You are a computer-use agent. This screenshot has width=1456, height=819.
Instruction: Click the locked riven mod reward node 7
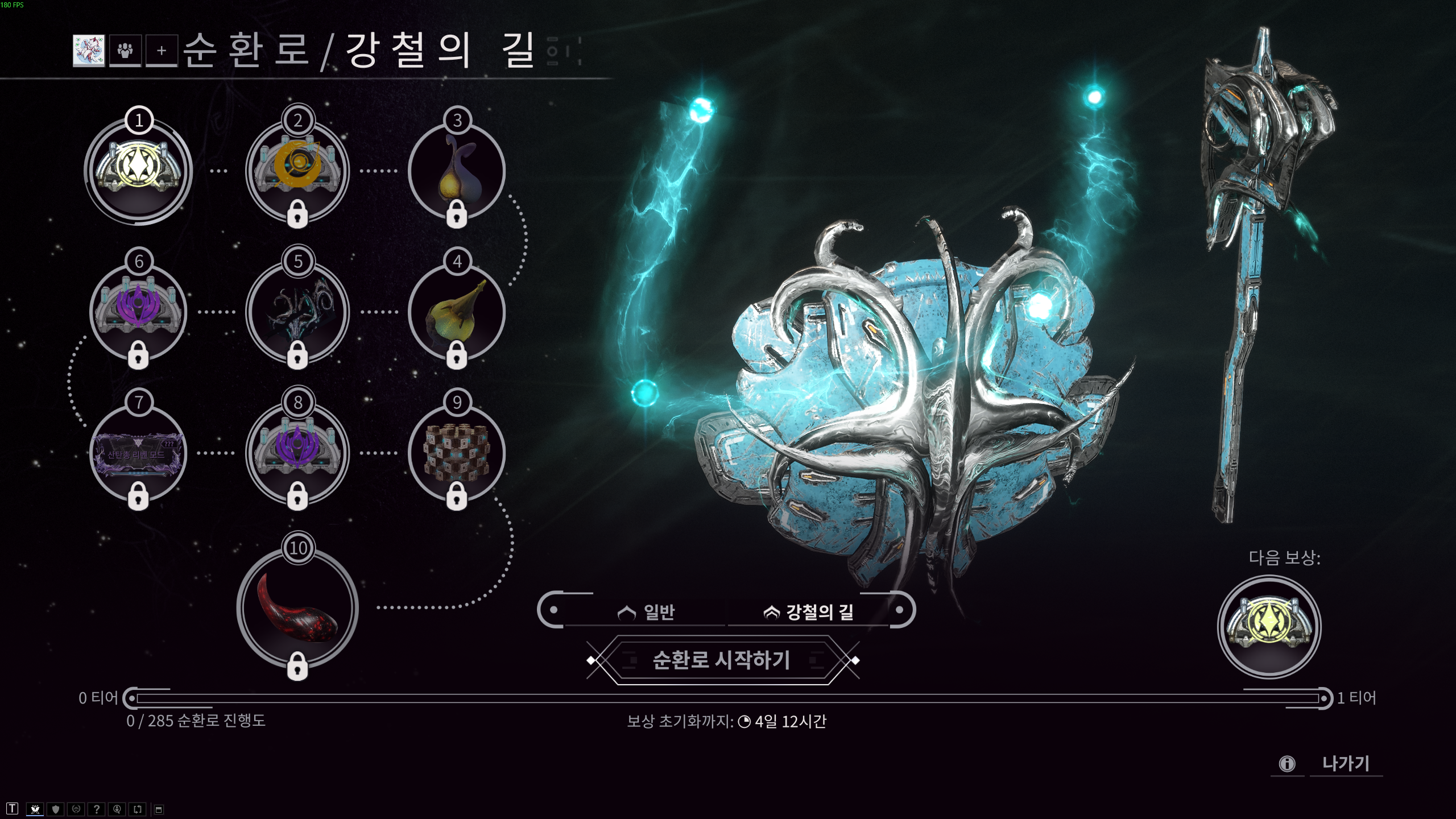(x=138, y=452)
